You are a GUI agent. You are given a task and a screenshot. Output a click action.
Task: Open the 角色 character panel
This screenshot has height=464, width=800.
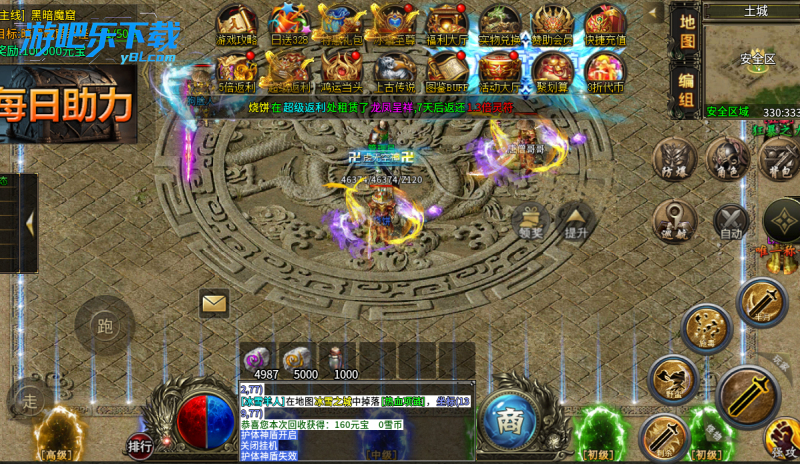click(727, 160)
